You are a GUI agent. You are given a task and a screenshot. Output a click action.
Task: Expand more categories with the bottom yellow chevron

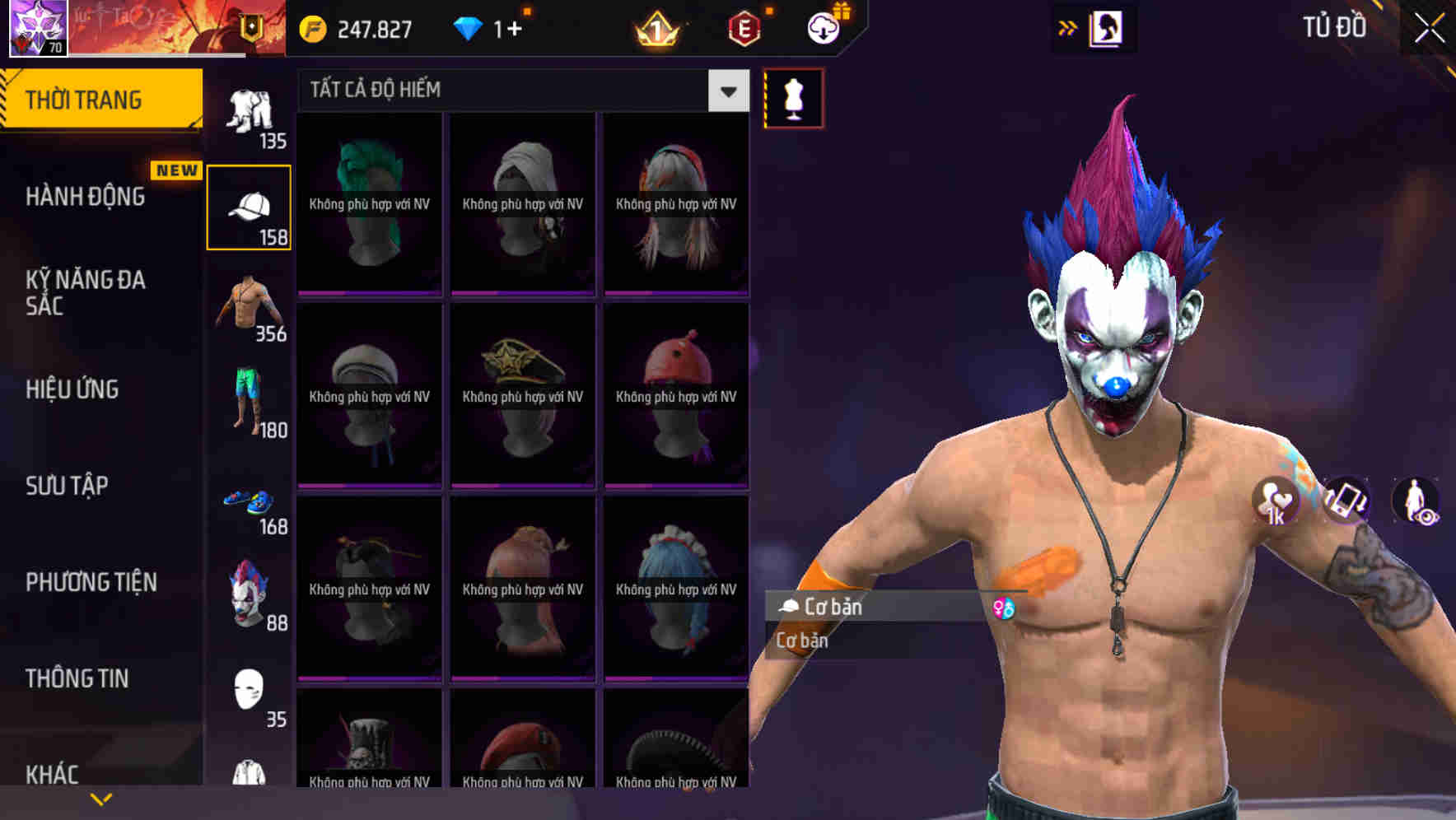tap(100, 798)
